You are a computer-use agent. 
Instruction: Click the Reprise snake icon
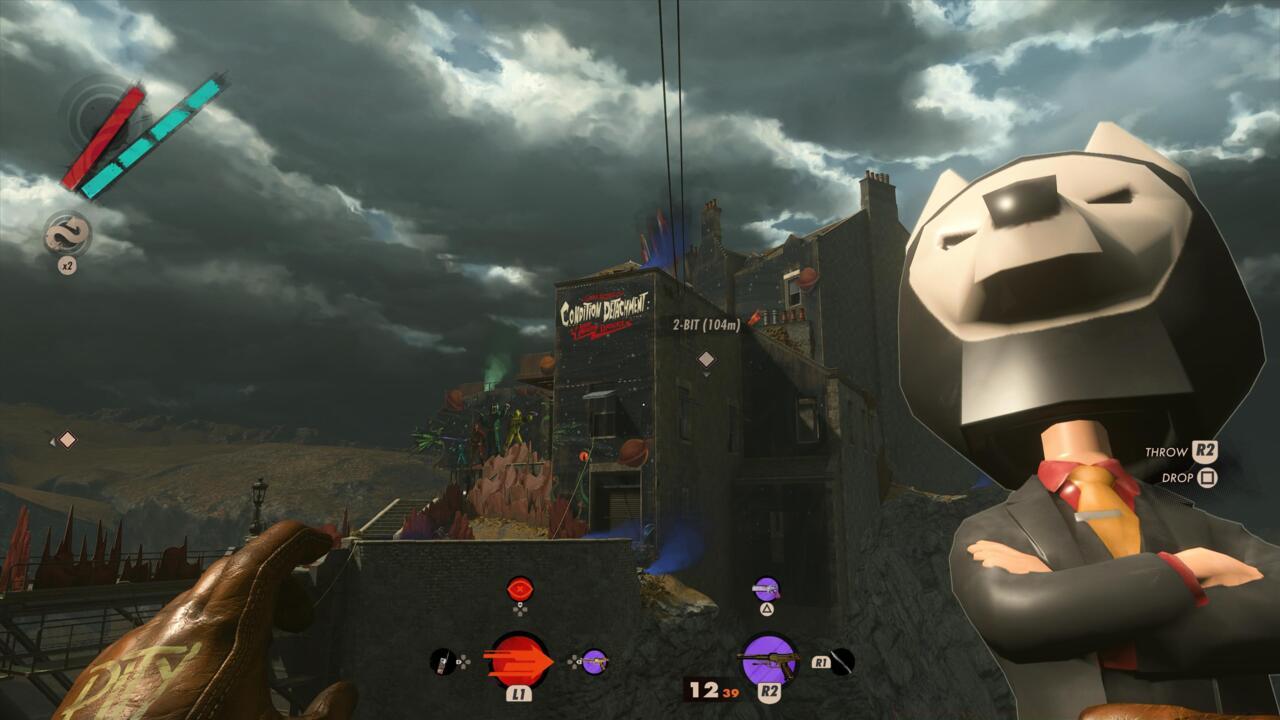[x=68, y=234]
